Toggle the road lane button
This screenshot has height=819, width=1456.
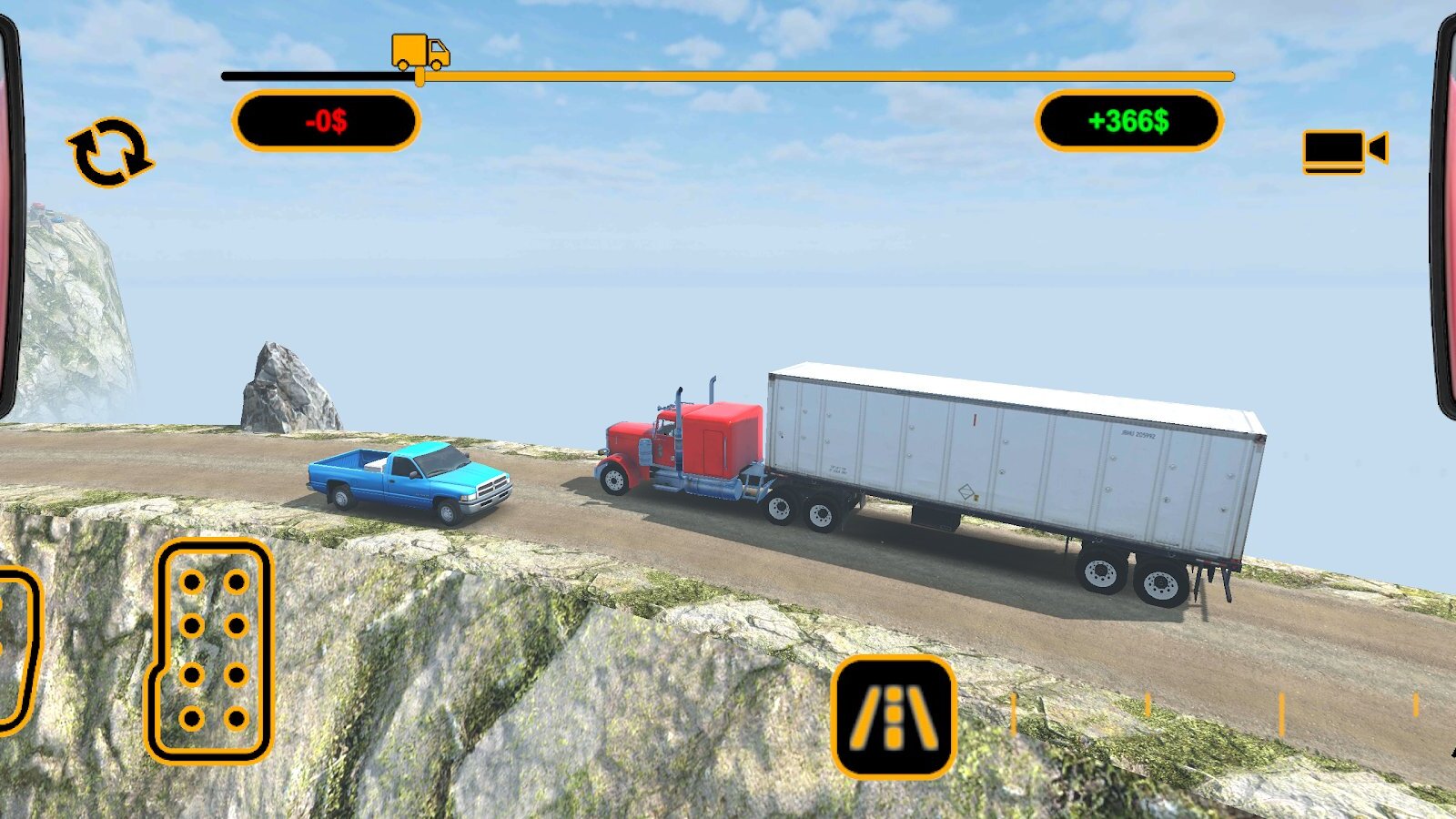[x=894, y=717]
